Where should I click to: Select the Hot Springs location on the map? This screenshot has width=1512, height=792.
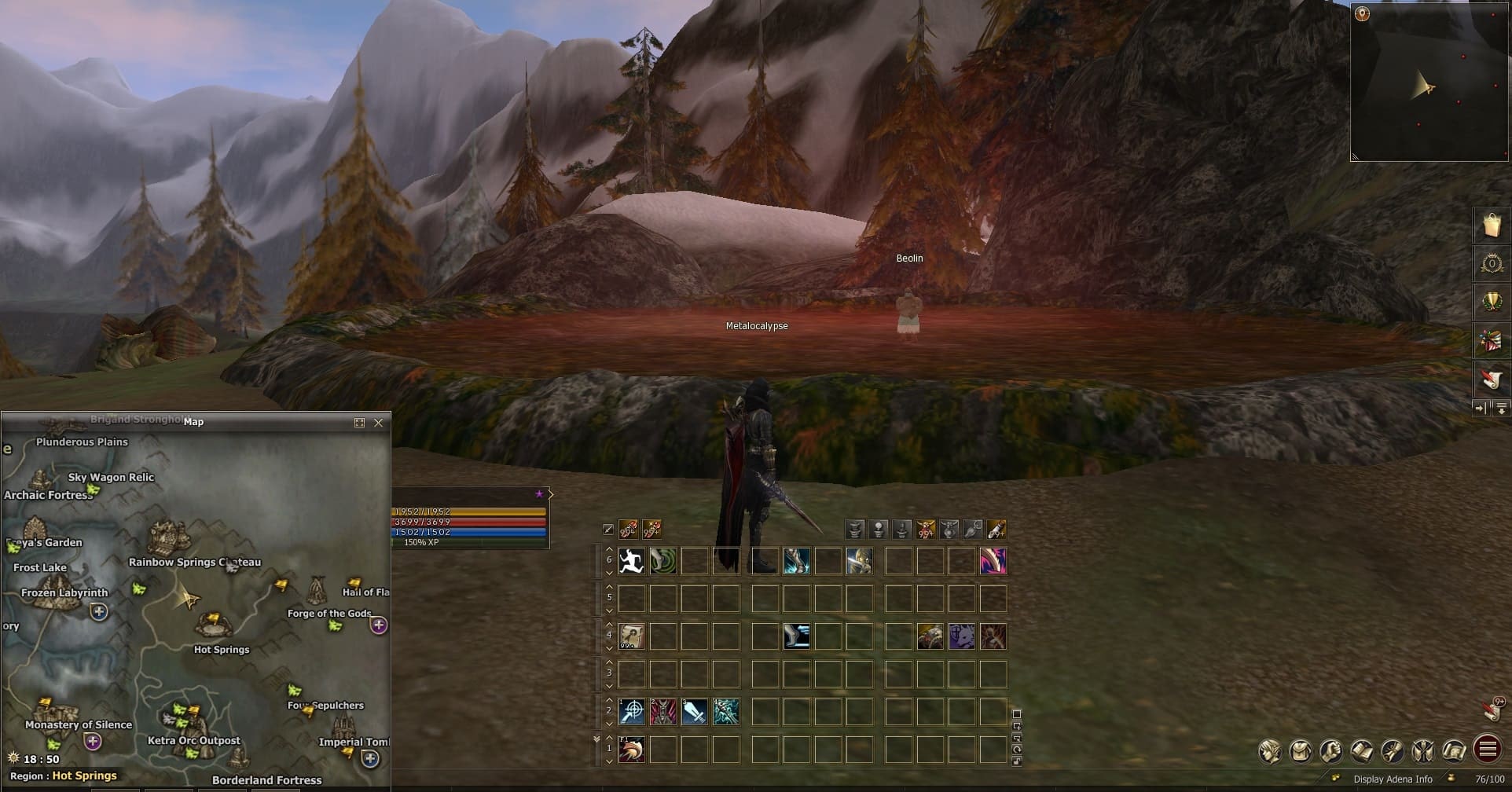[x=213, y=625]
